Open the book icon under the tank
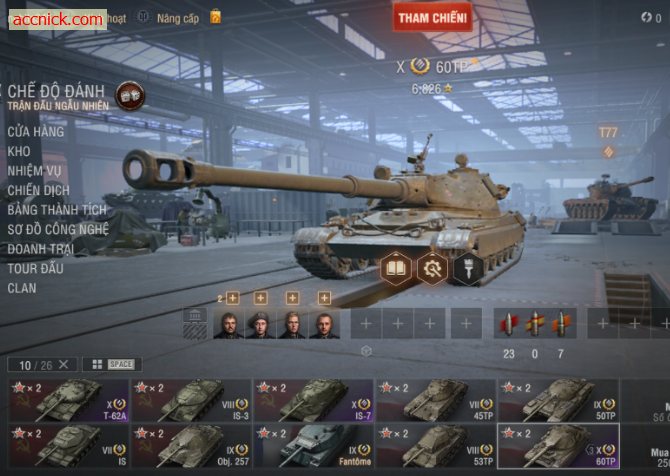 point(396,268)
